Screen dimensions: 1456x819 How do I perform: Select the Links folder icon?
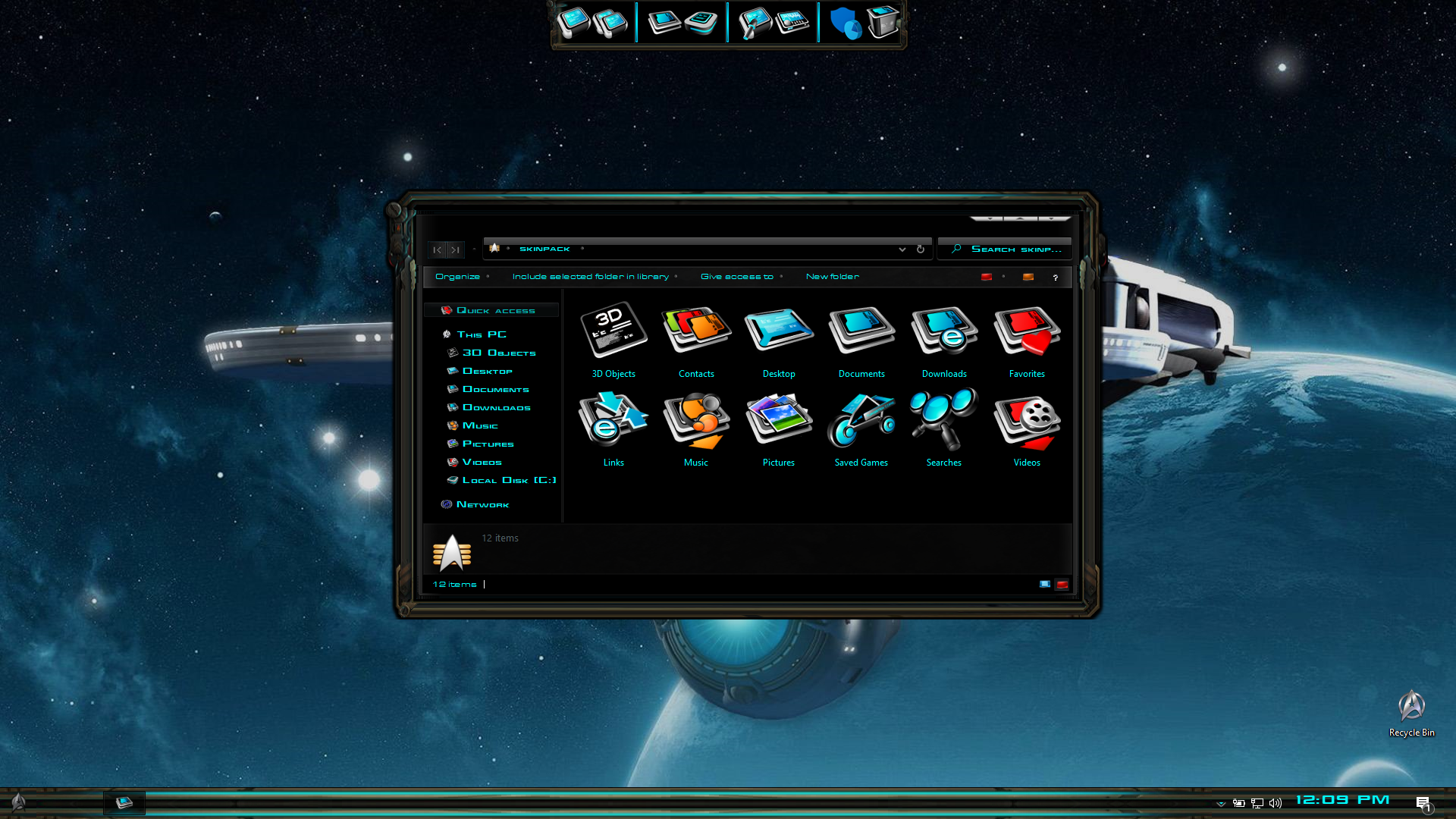613,419
